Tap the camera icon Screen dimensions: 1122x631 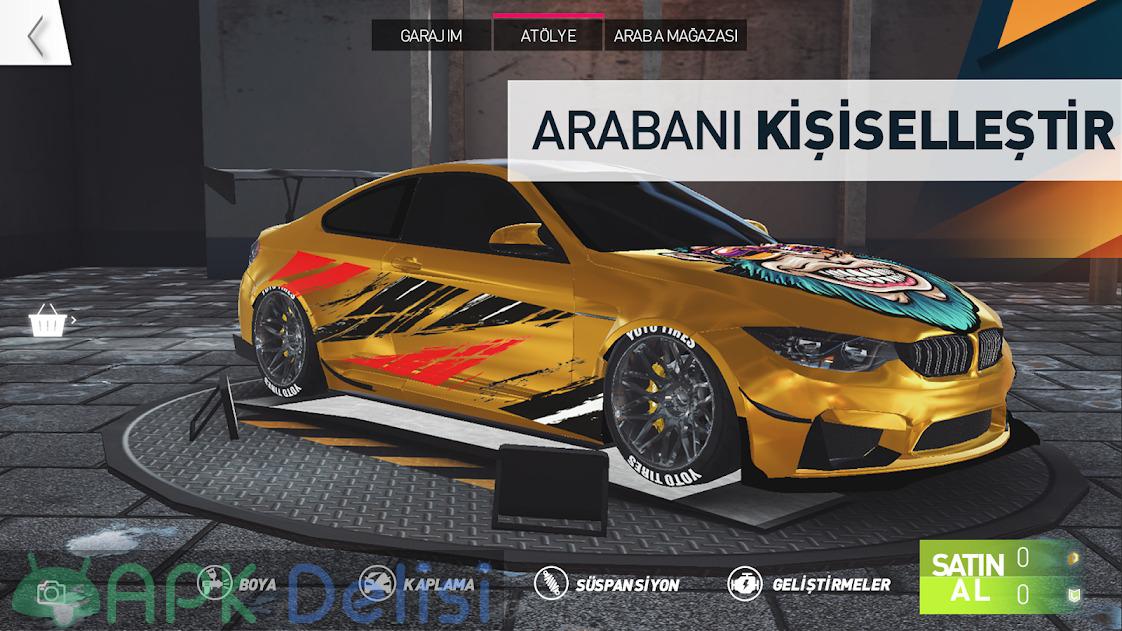52,591
